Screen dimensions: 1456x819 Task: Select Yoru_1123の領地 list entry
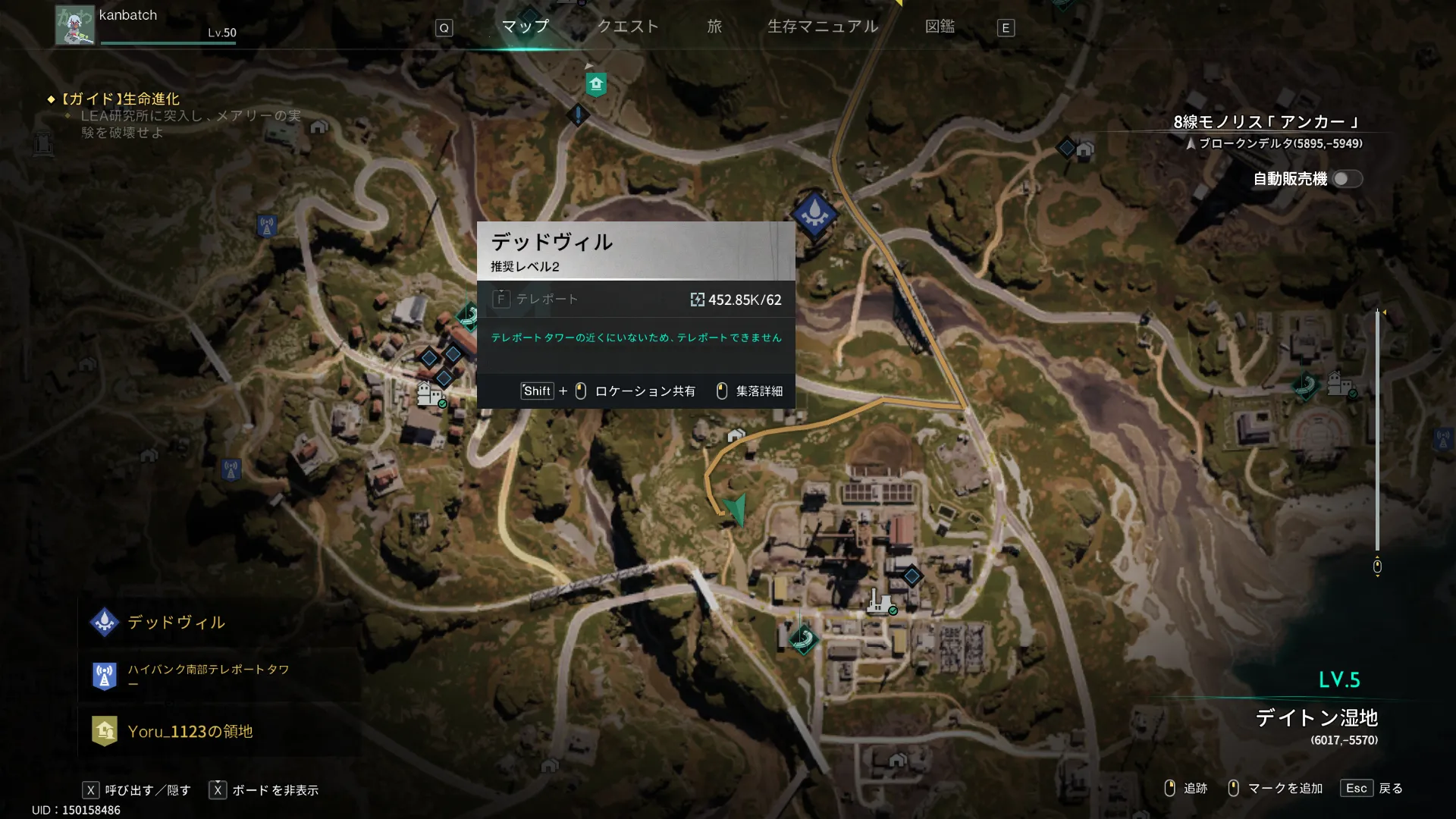coord(190,731)
